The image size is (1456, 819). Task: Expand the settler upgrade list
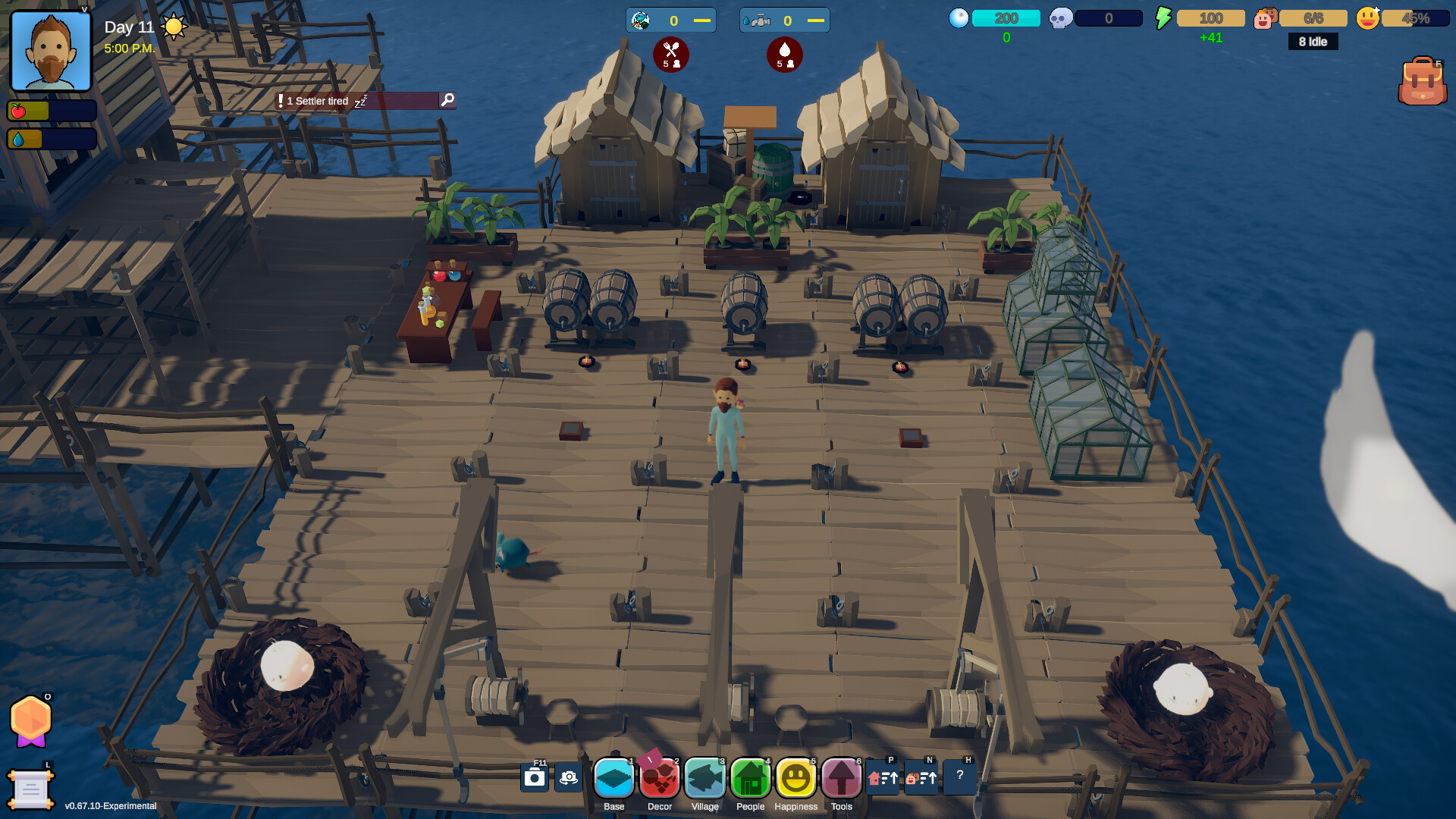922,777
